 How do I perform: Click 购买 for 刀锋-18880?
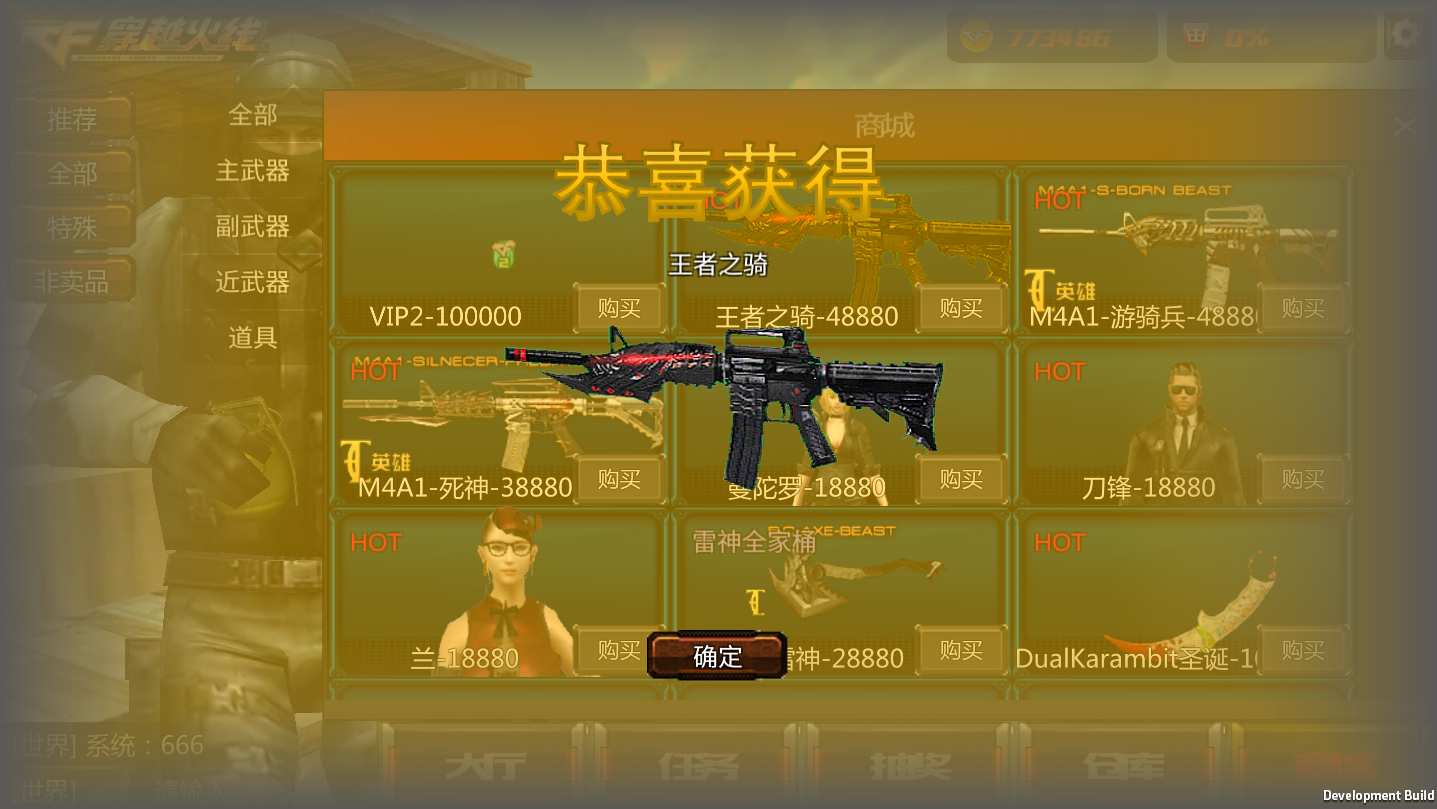point(1302,480)
